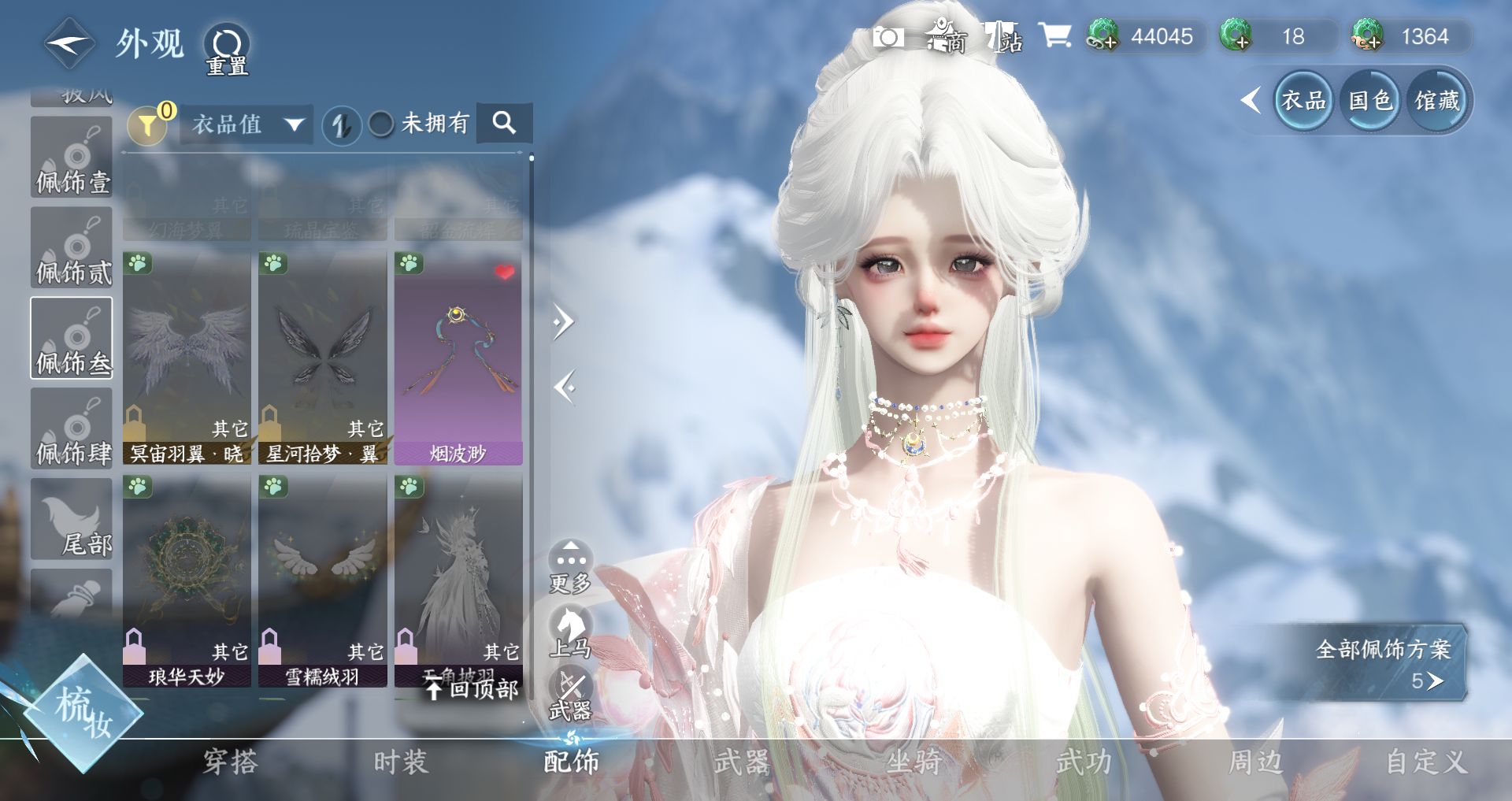Jump to top with 回顶部
The image size is (1512, 801).
[x=472, y=690]
